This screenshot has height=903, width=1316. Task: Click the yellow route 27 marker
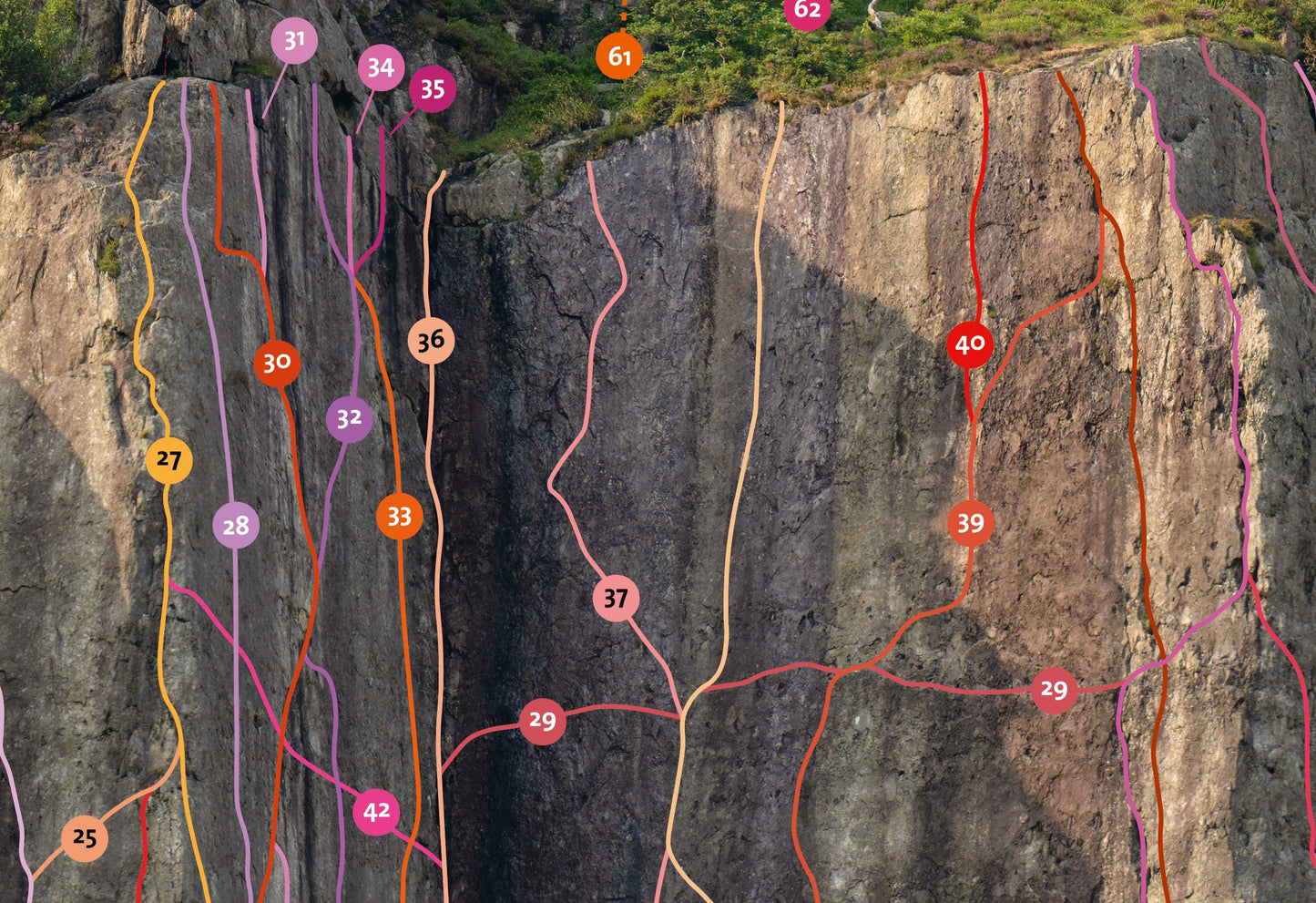point(168,460)
